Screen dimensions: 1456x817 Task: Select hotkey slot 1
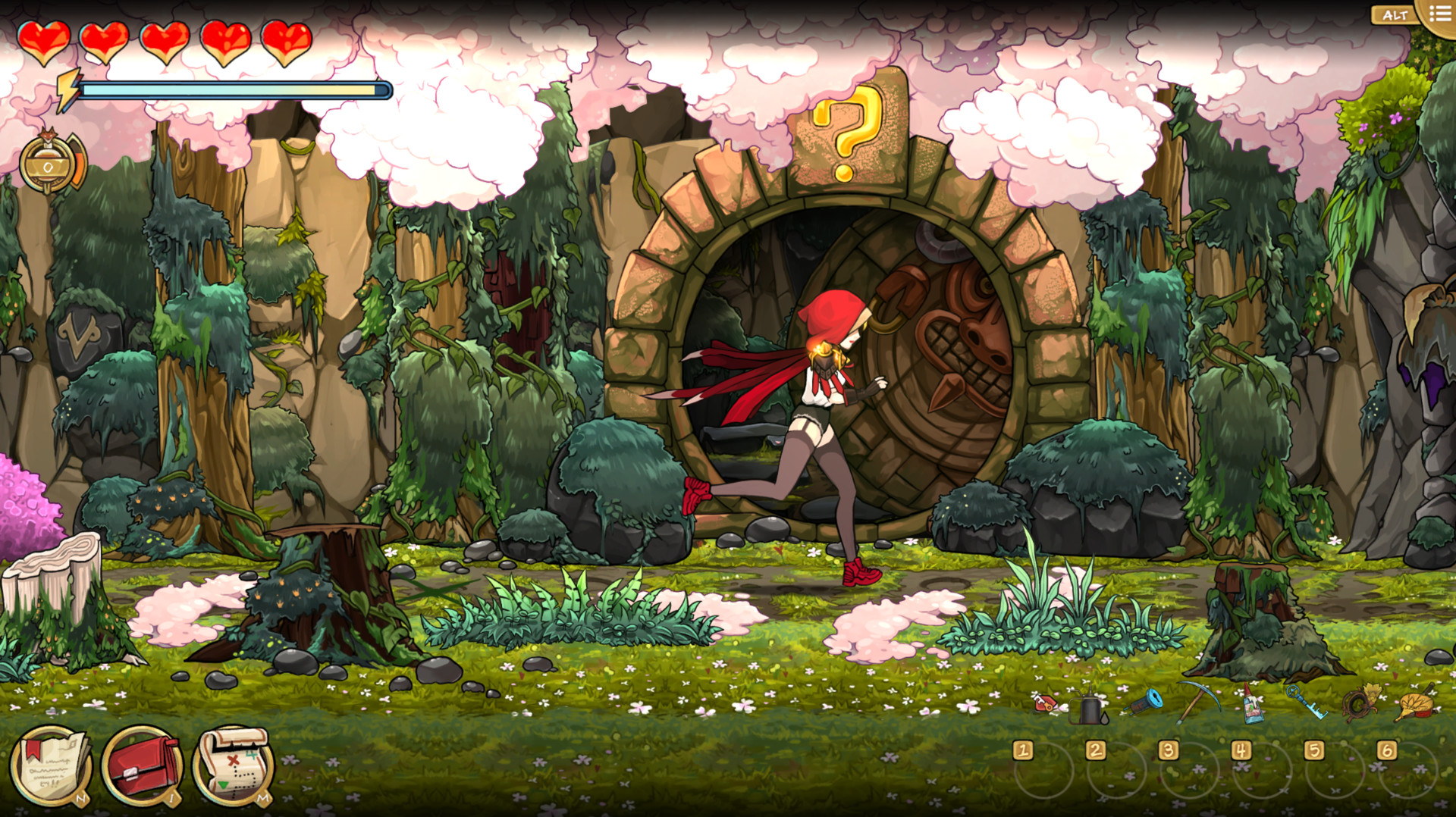tap(1023, 751)
